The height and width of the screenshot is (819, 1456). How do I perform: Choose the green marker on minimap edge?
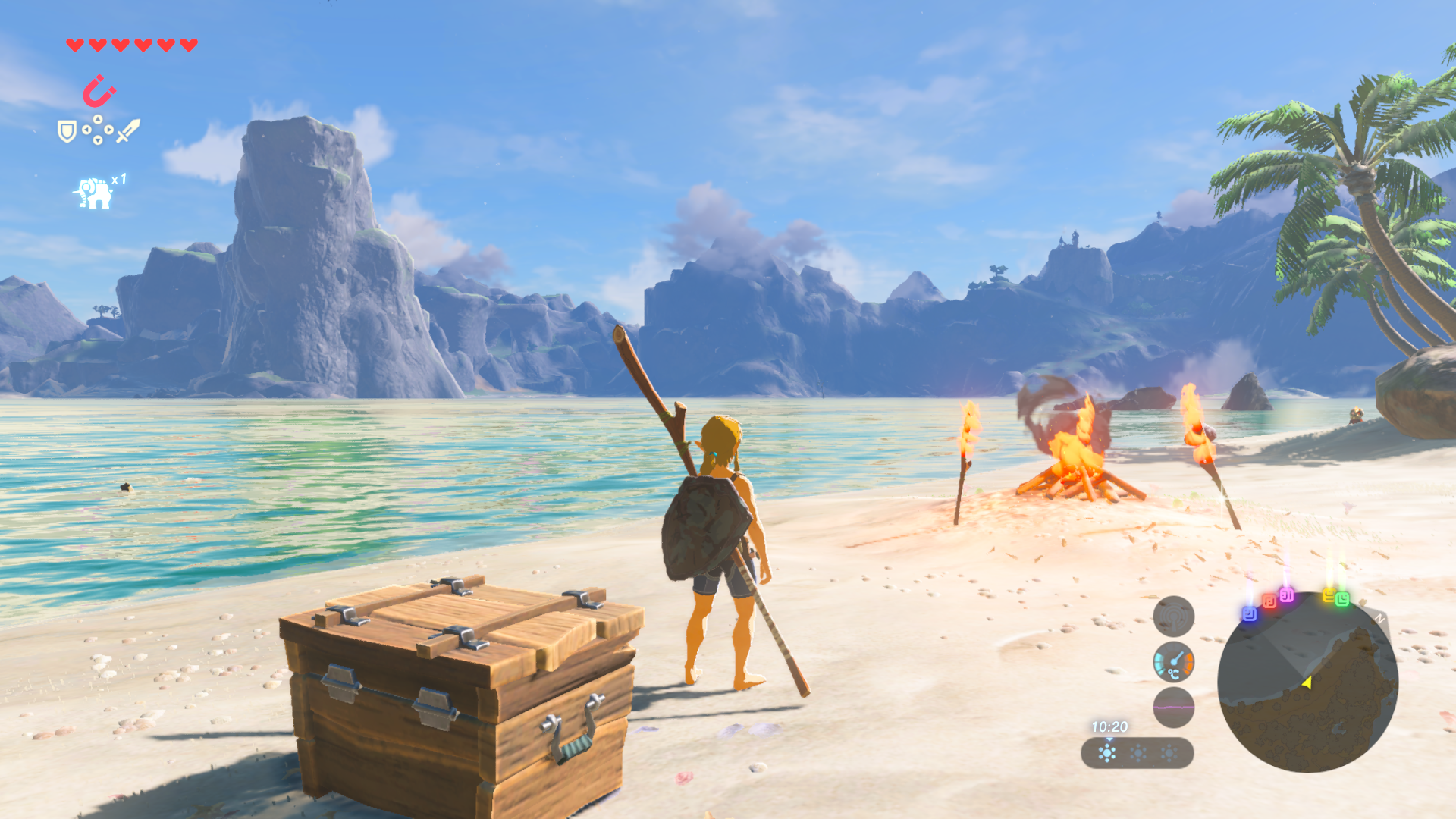coord(1342,599)
